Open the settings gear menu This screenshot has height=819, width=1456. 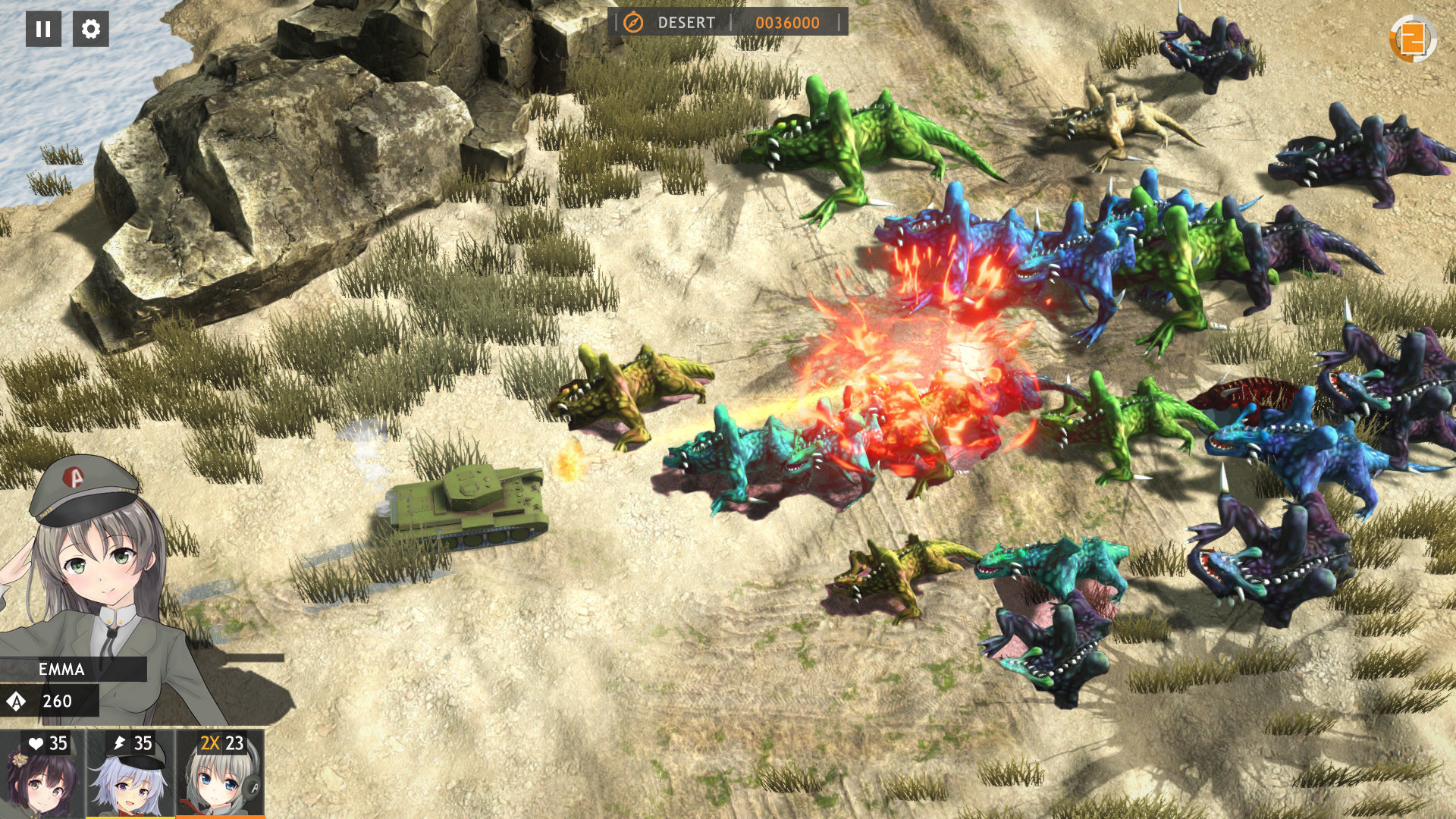tap(91, 29)
